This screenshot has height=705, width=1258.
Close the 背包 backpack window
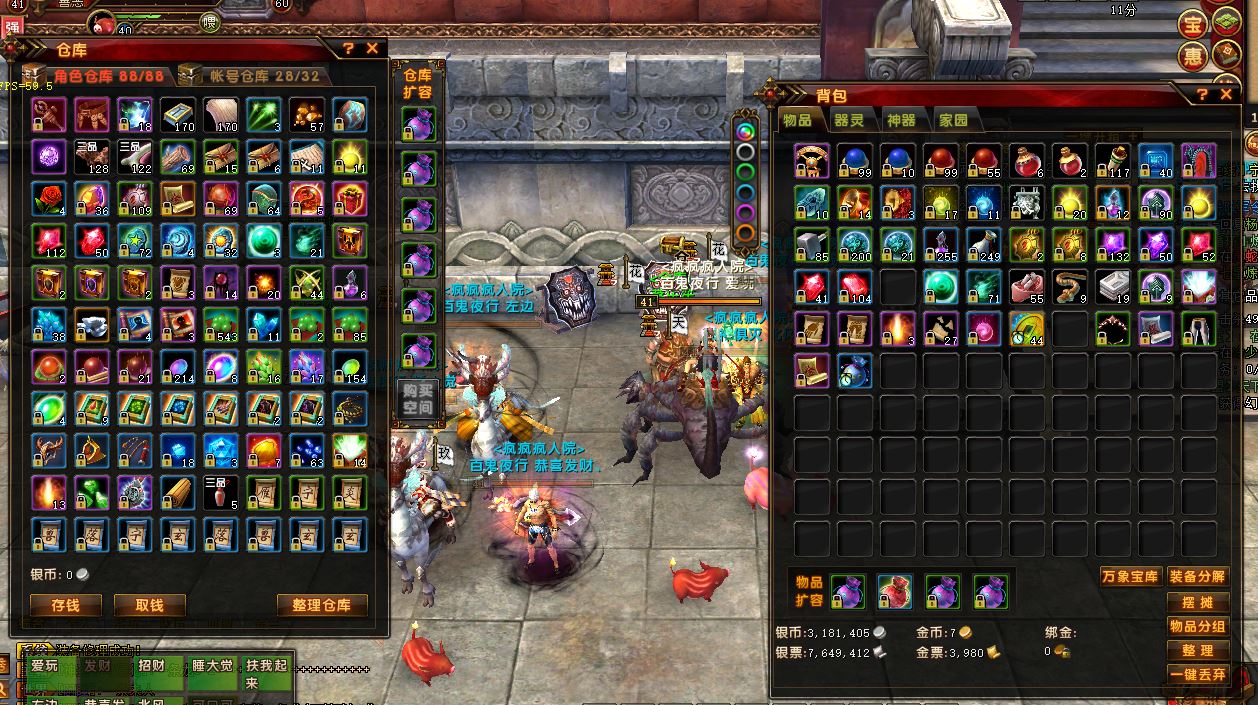coord(1227,95)
